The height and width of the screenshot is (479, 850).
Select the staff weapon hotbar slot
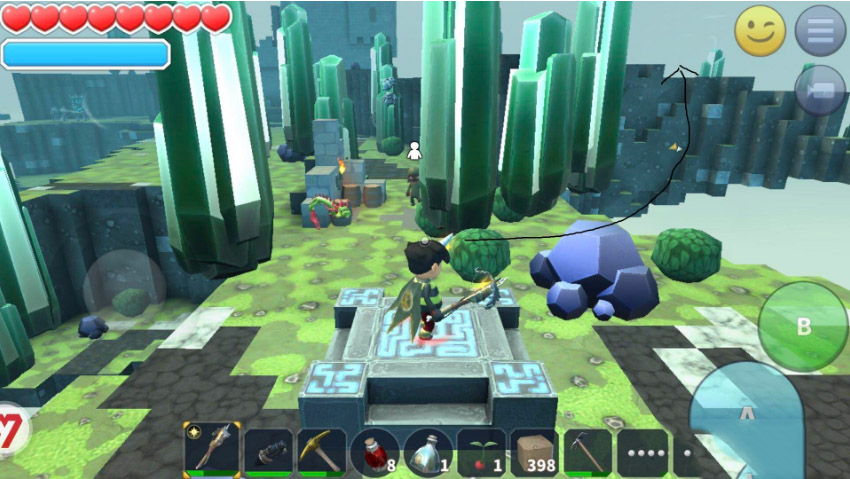[x=212, y=451]
